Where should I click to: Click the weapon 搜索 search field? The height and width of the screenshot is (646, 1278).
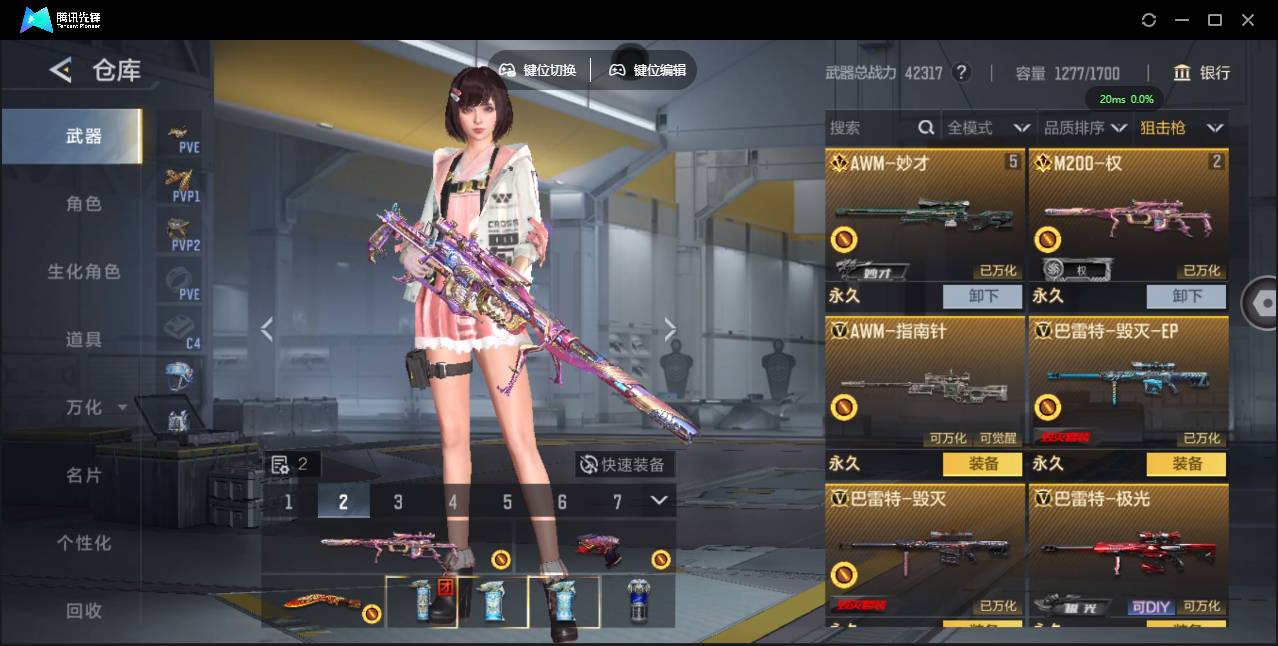click(x=870, y=128)
